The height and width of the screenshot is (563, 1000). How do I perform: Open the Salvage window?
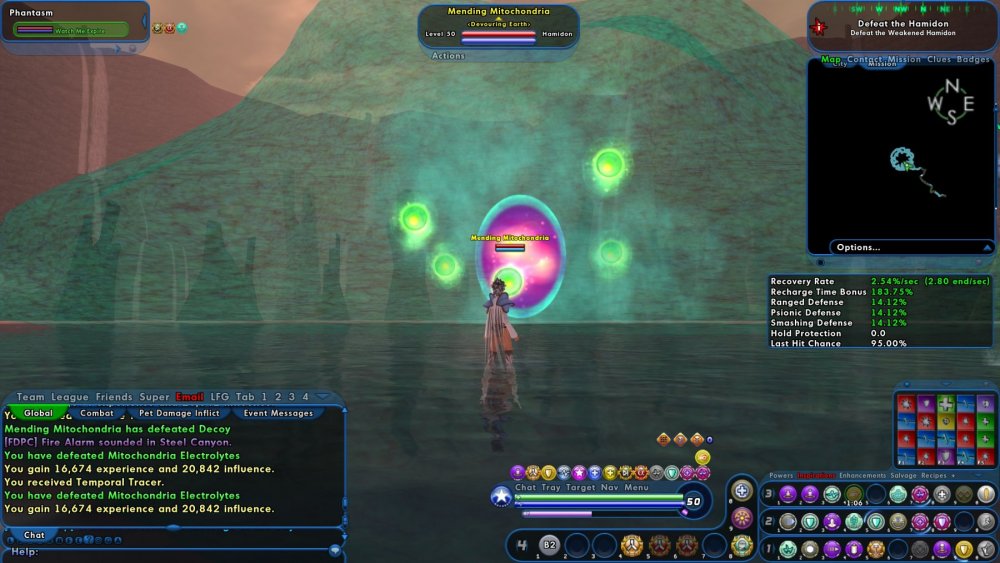coord(904,476)
